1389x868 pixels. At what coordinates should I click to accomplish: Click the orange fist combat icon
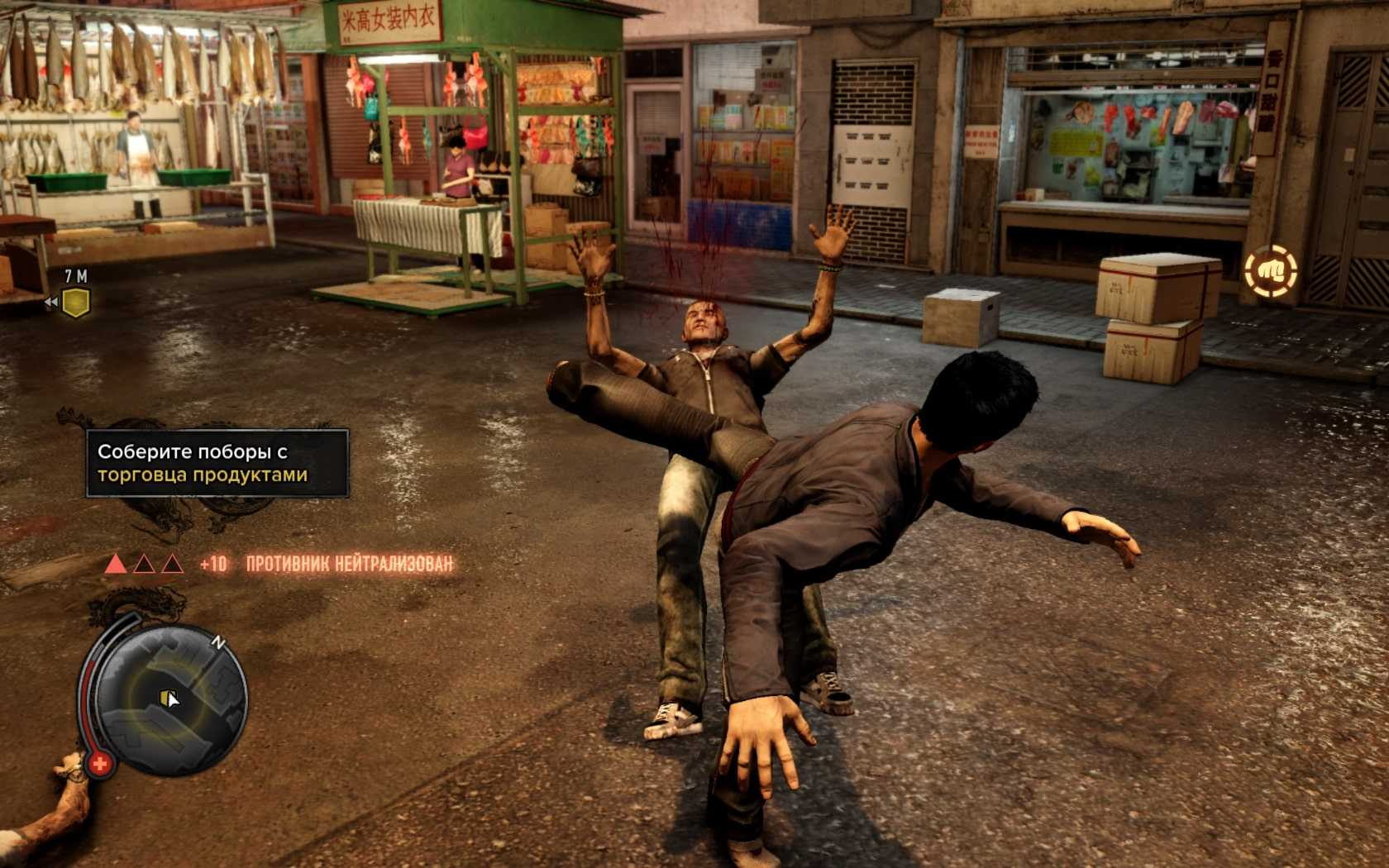pyautogui.click(x=1271, y=270)
